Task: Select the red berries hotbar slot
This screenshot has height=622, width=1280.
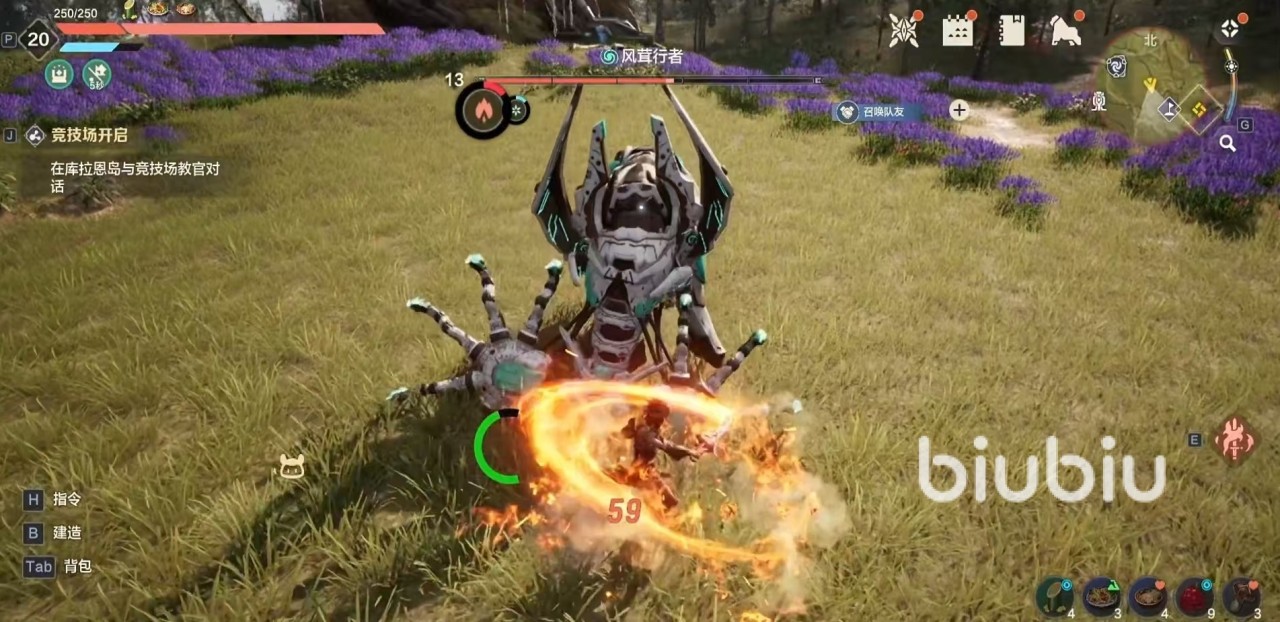Action: pyautogui.click(x=1194, y=596)
